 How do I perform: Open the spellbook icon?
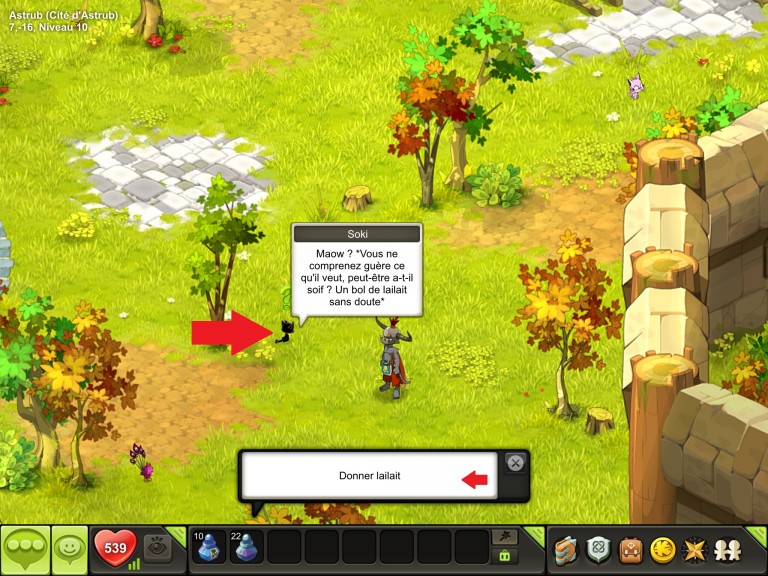pyautogui.click(x=567, y=549)
